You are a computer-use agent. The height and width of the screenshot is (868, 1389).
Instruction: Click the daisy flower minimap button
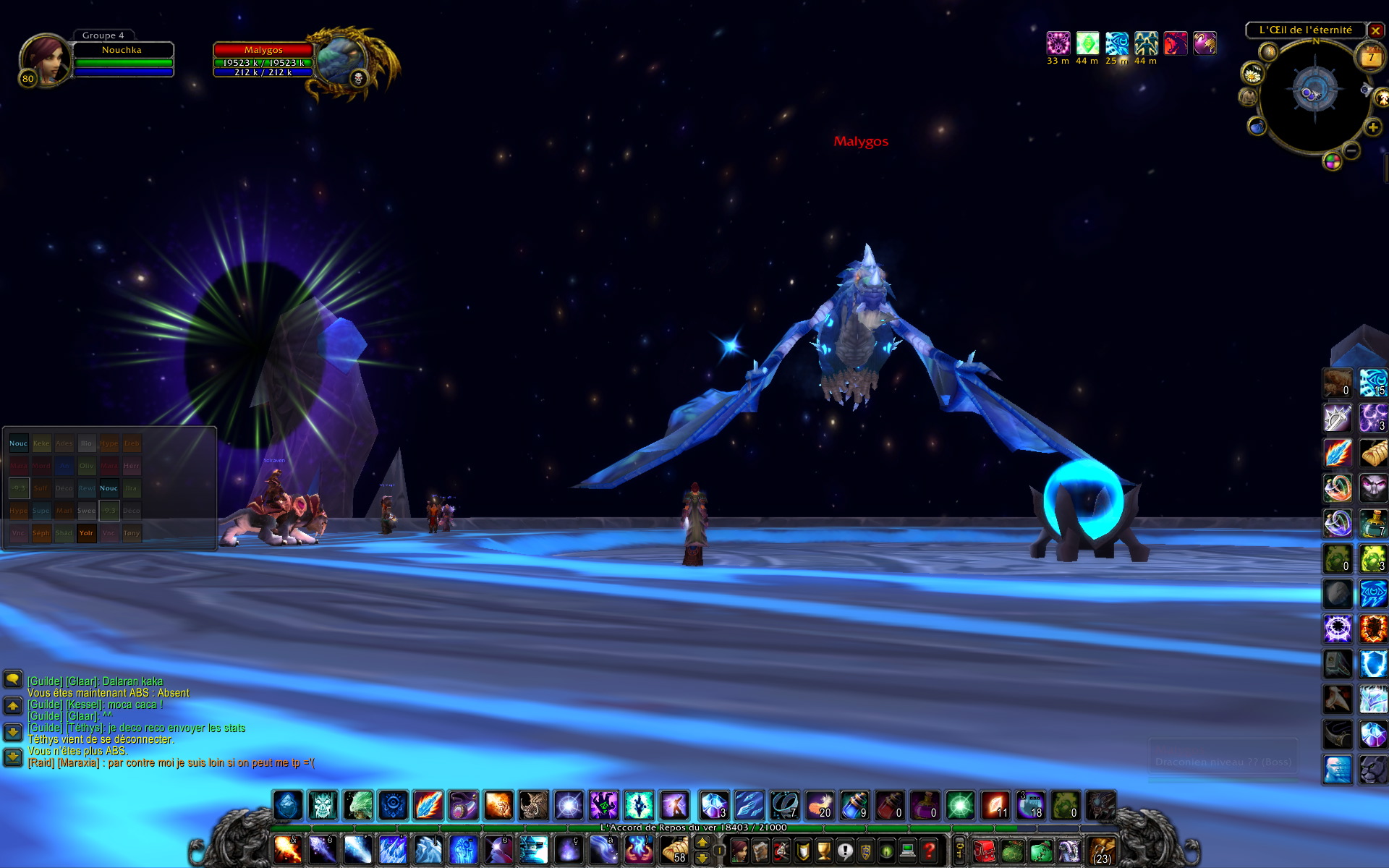[1252, 73]
